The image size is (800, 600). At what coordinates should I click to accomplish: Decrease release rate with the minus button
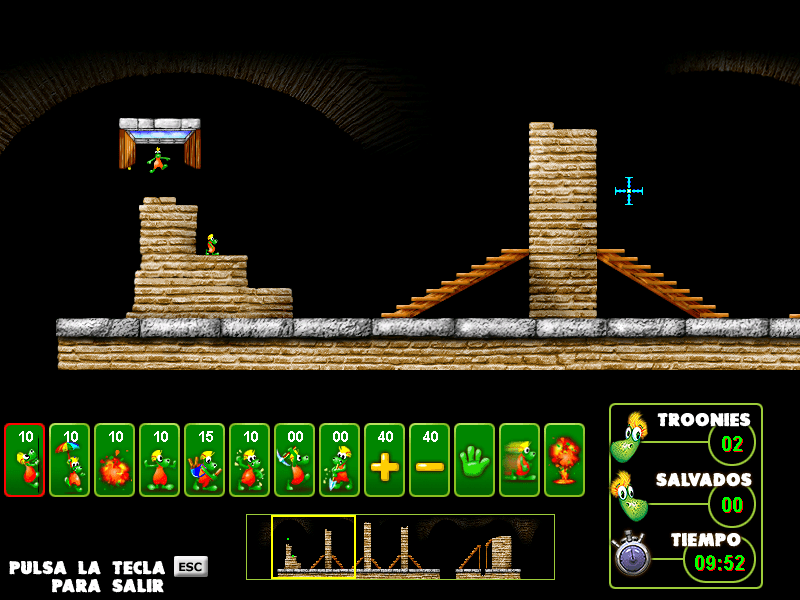[430, 460]
